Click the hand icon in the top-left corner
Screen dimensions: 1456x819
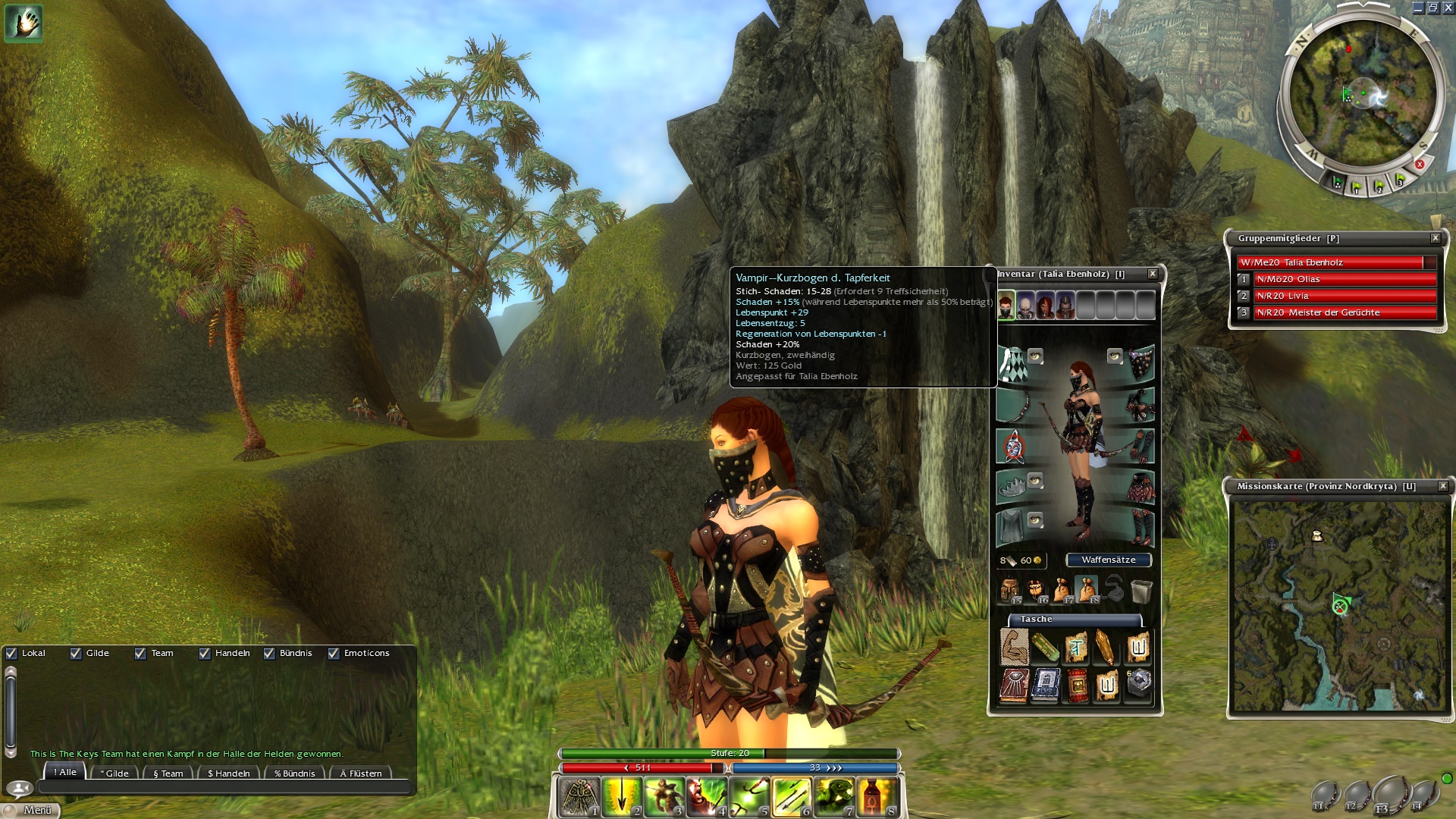pos(23,23)
